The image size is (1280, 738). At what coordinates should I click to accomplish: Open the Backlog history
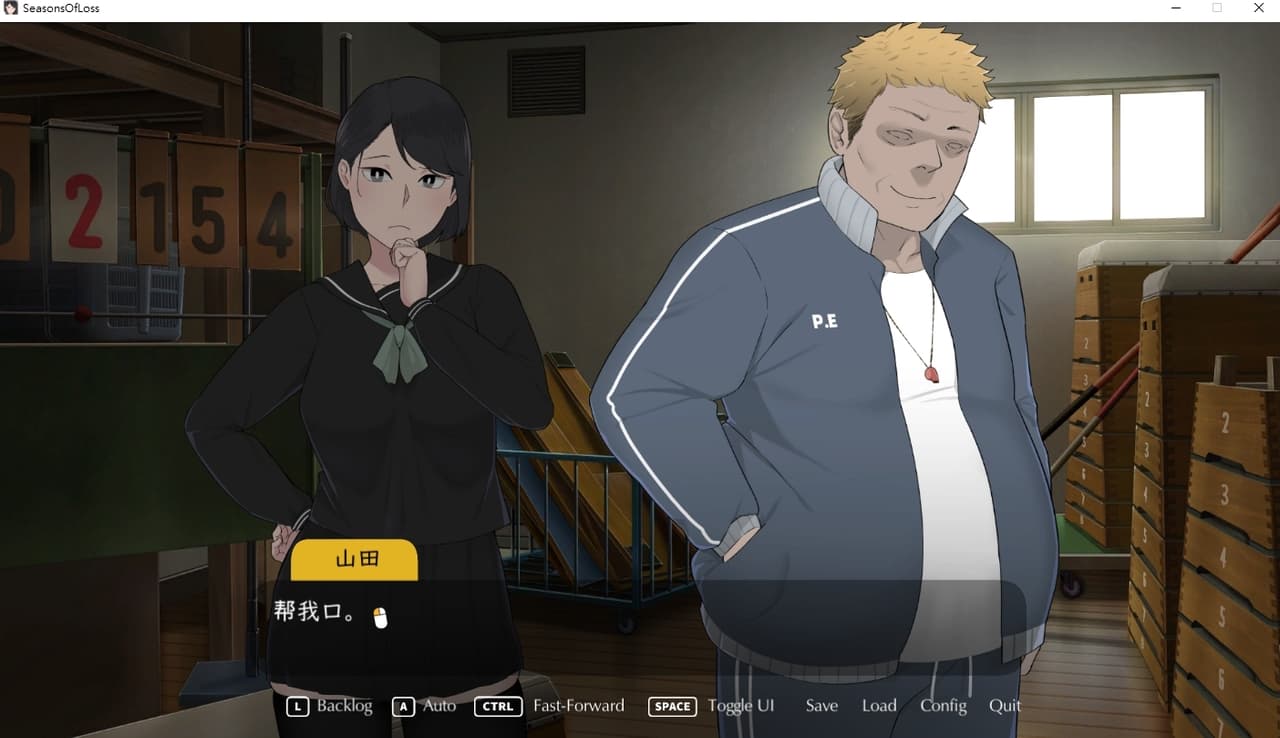(x=344, y=706)
